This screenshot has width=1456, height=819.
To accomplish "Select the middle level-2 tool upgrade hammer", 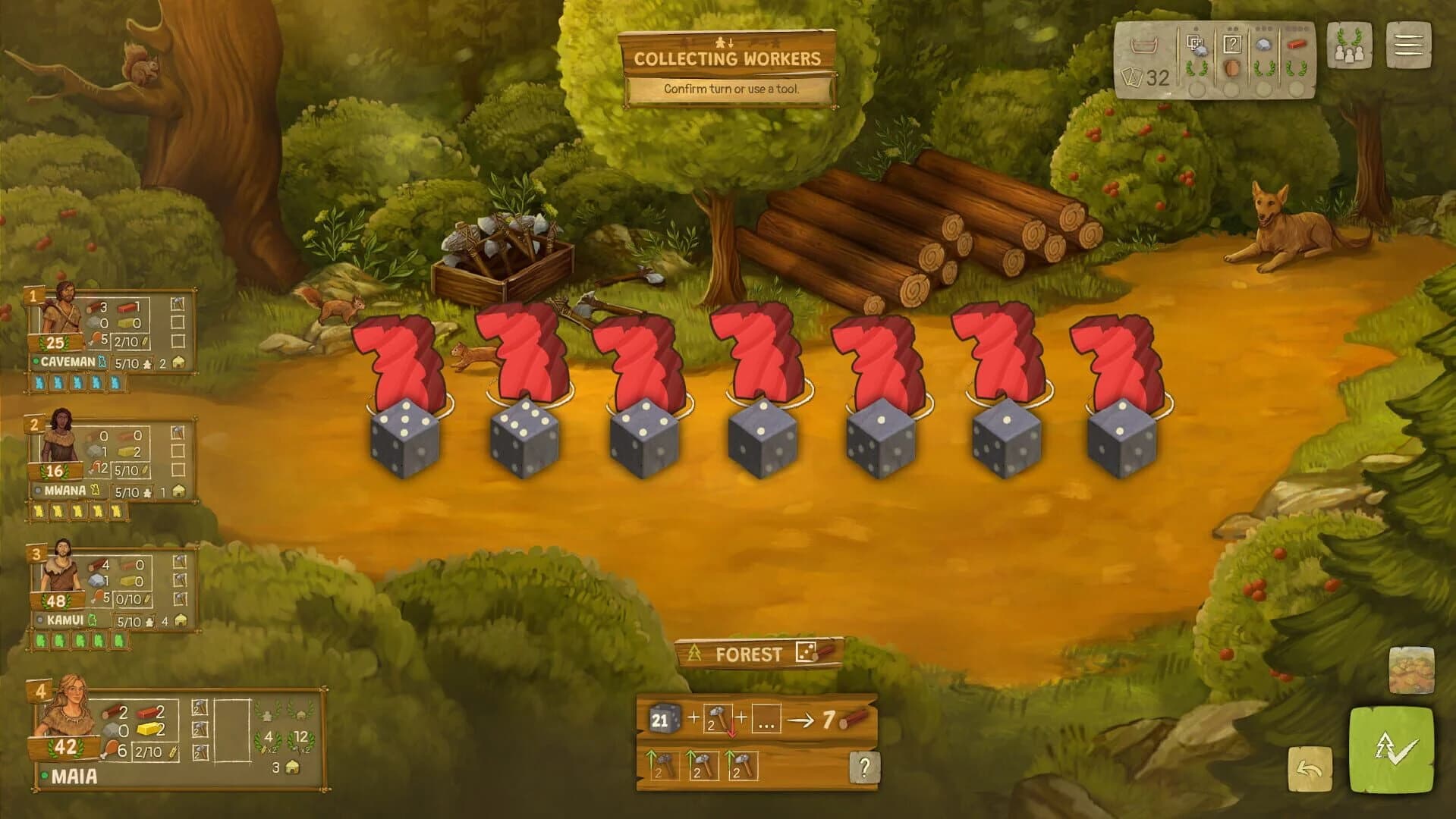I will tap(705, 764).
